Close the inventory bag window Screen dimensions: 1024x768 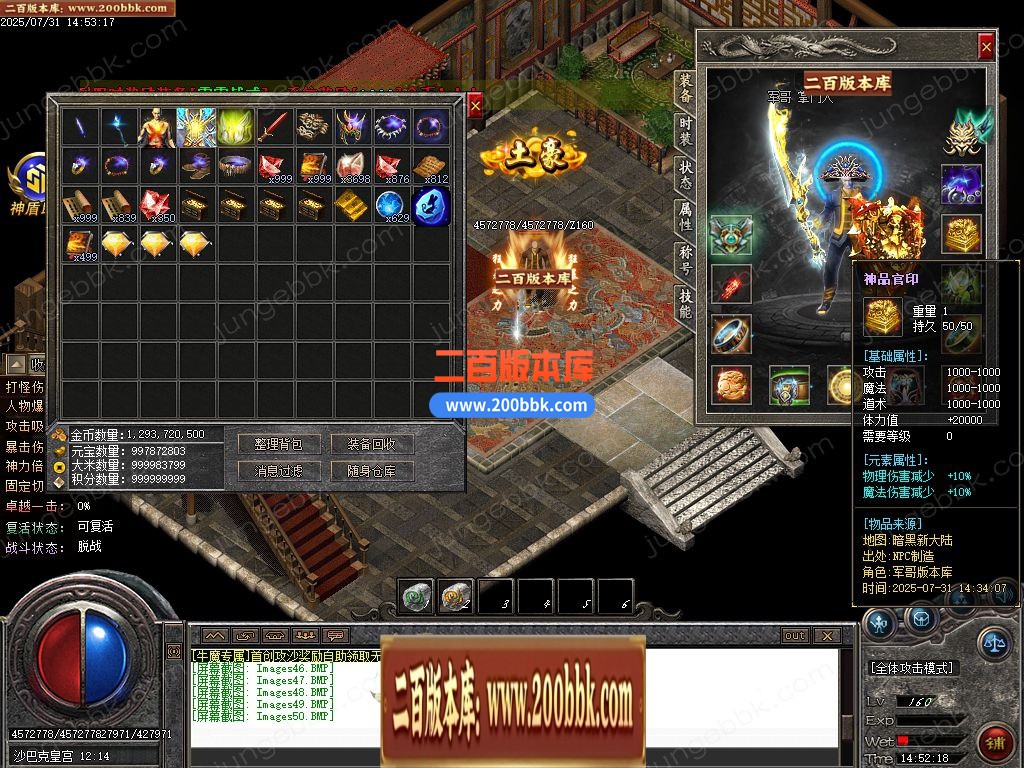(x=475, y=104)
